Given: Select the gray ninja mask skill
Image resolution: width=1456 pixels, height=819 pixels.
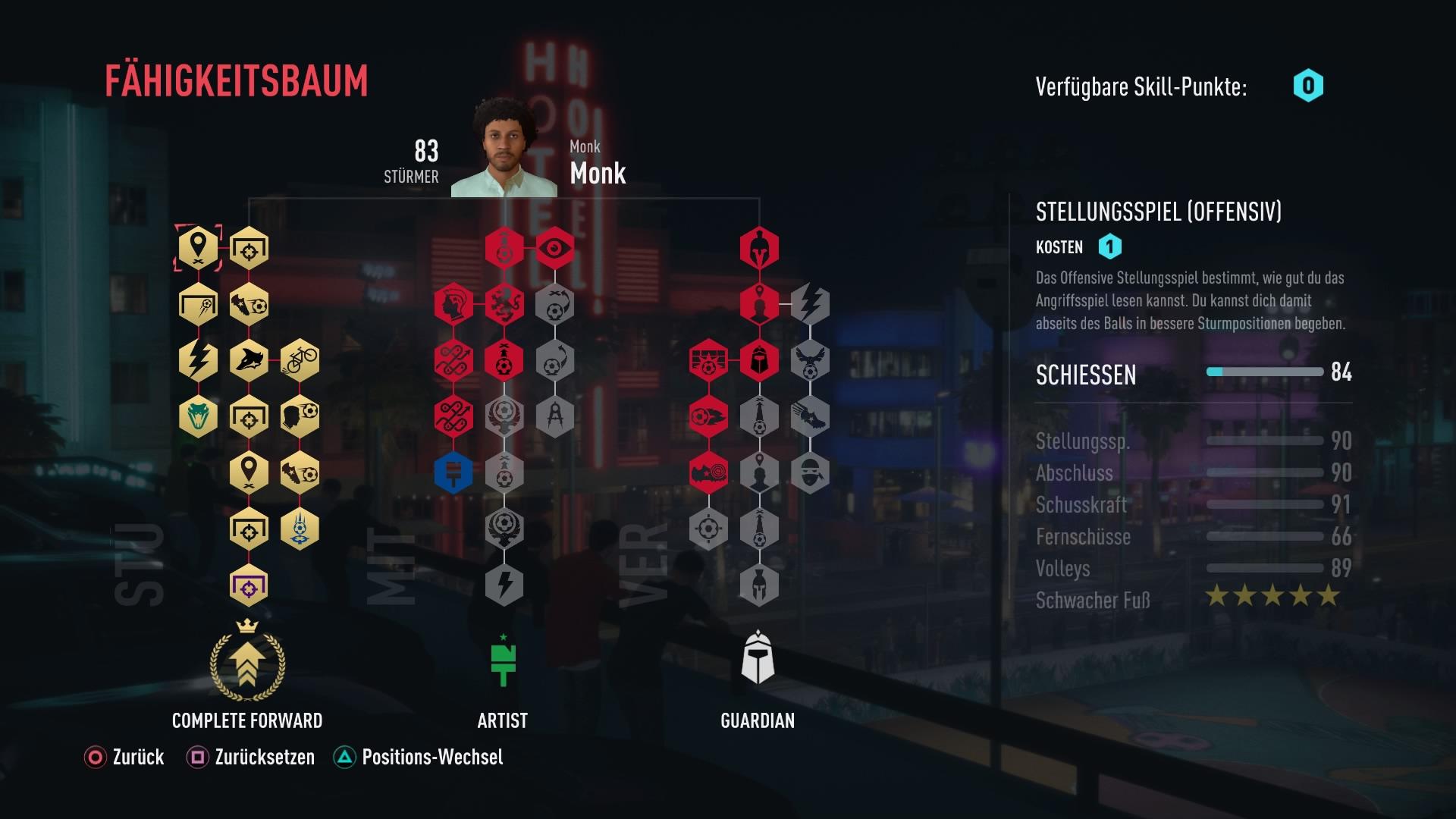Looking at the screenshot, I should tap(810, 473).
